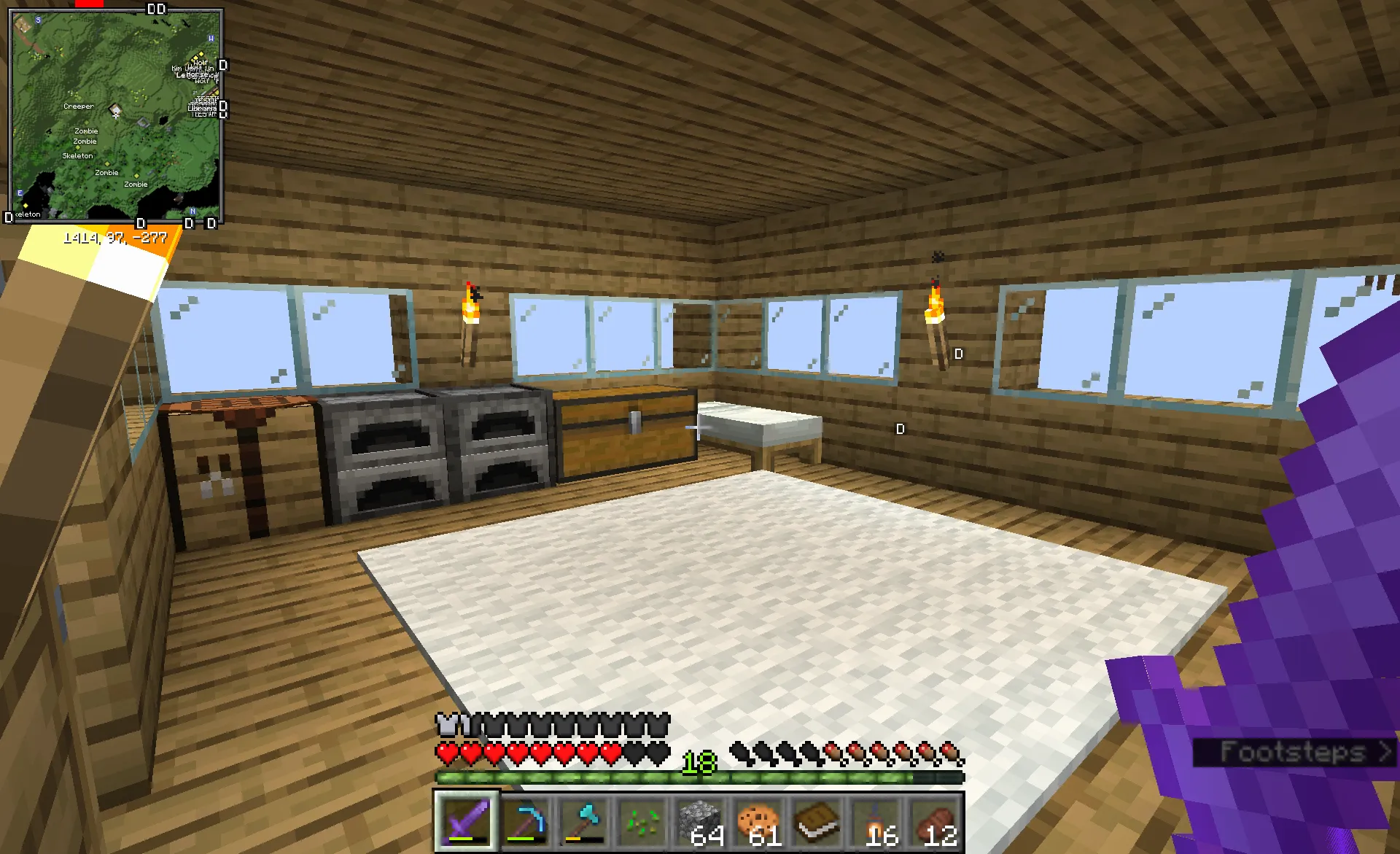The width and height of the screenshot is (1400, 854).
Task: Click the Wolf label on the minimap
Action: 200,63
